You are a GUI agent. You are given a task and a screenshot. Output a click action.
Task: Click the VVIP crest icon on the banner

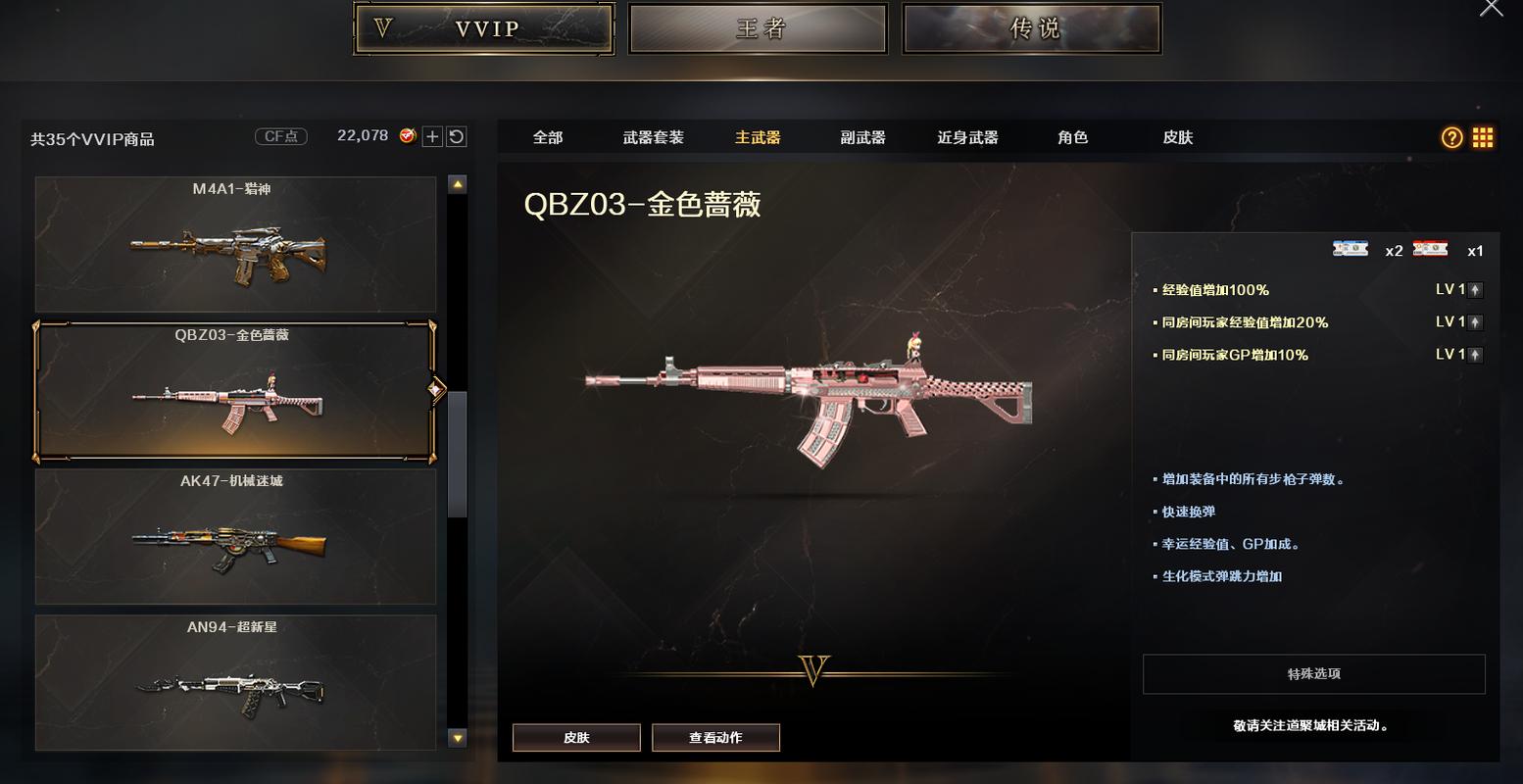pyautogui.click(x=383, y=27)
